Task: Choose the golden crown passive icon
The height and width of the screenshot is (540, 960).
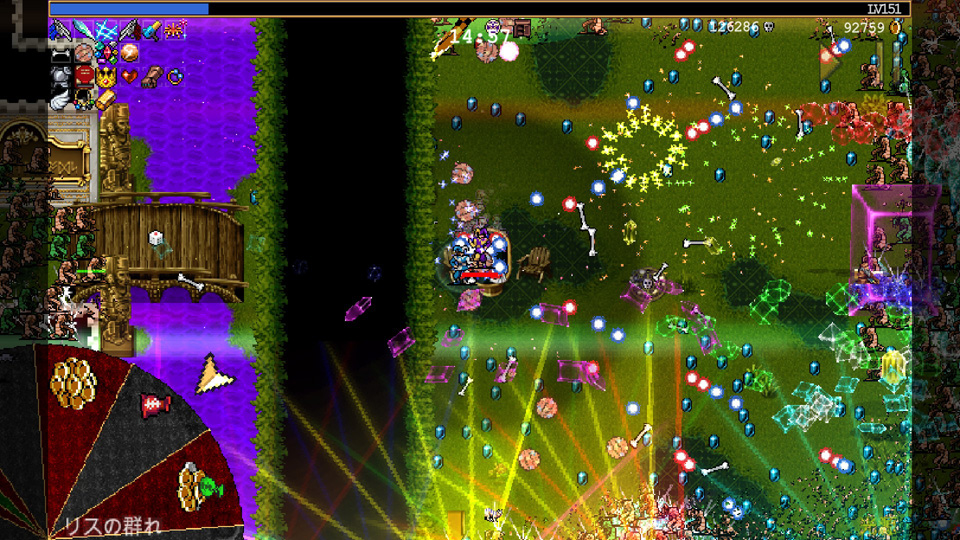Action: [106, 76]
